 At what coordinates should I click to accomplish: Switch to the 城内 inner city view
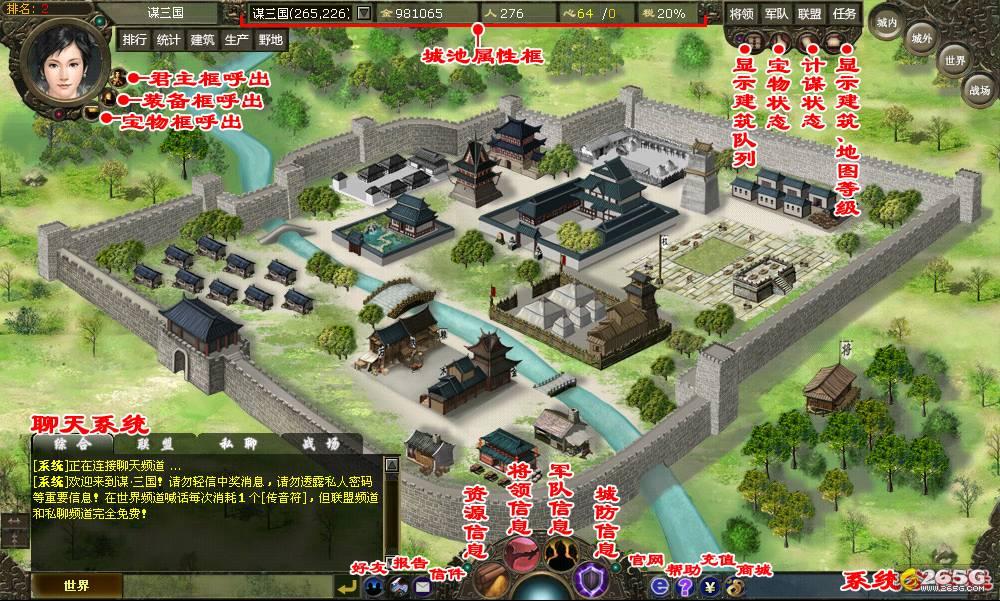(x=885, y=20)
